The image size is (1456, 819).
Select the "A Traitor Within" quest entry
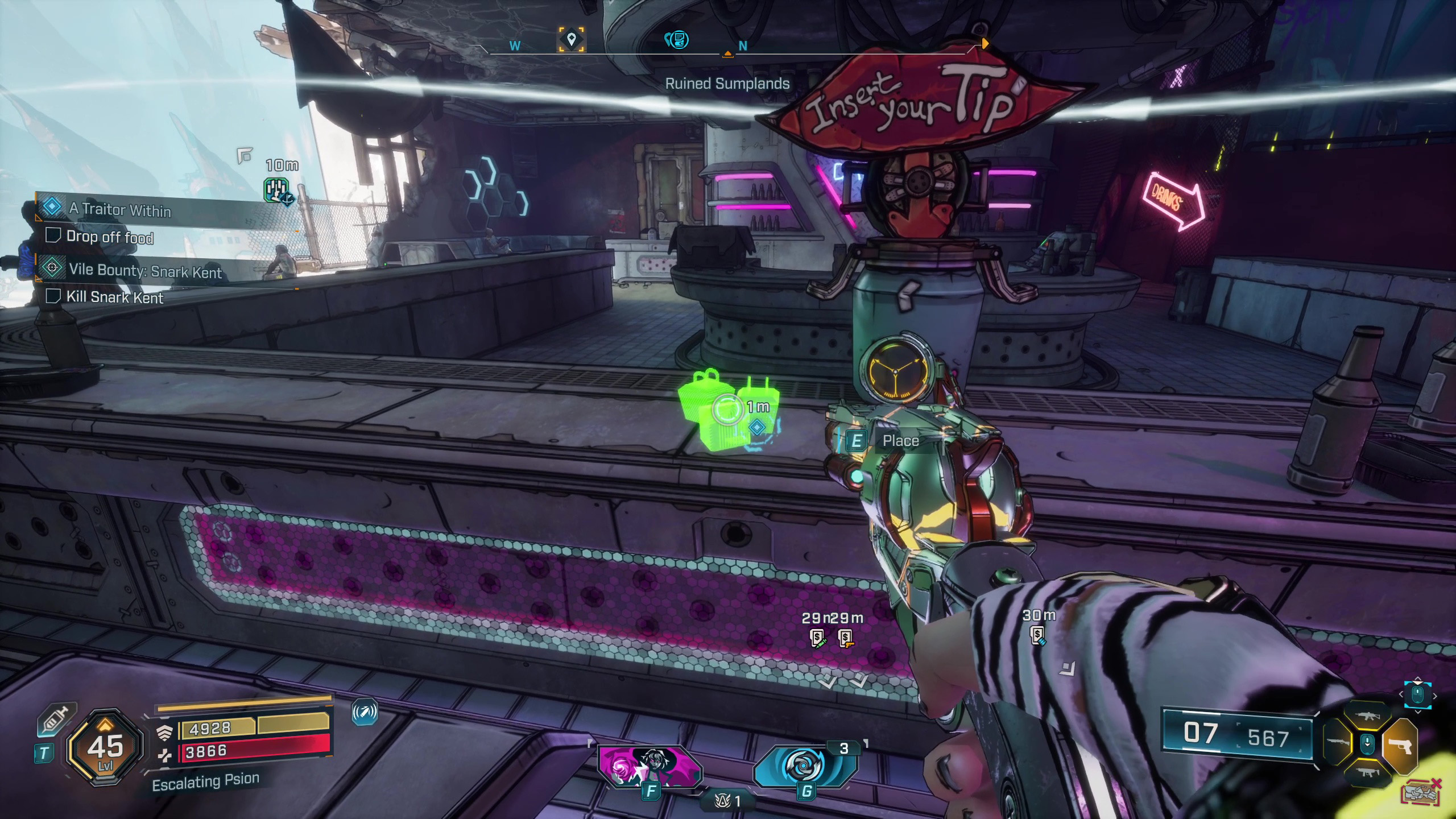pos(120,209)
